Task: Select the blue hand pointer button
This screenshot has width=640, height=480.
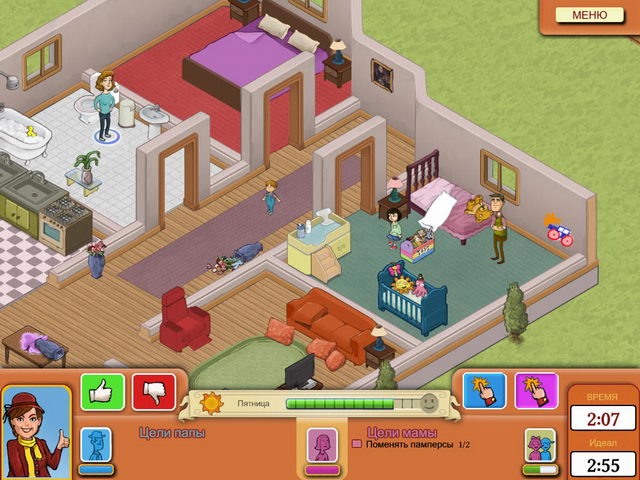Action: [484, 391]
